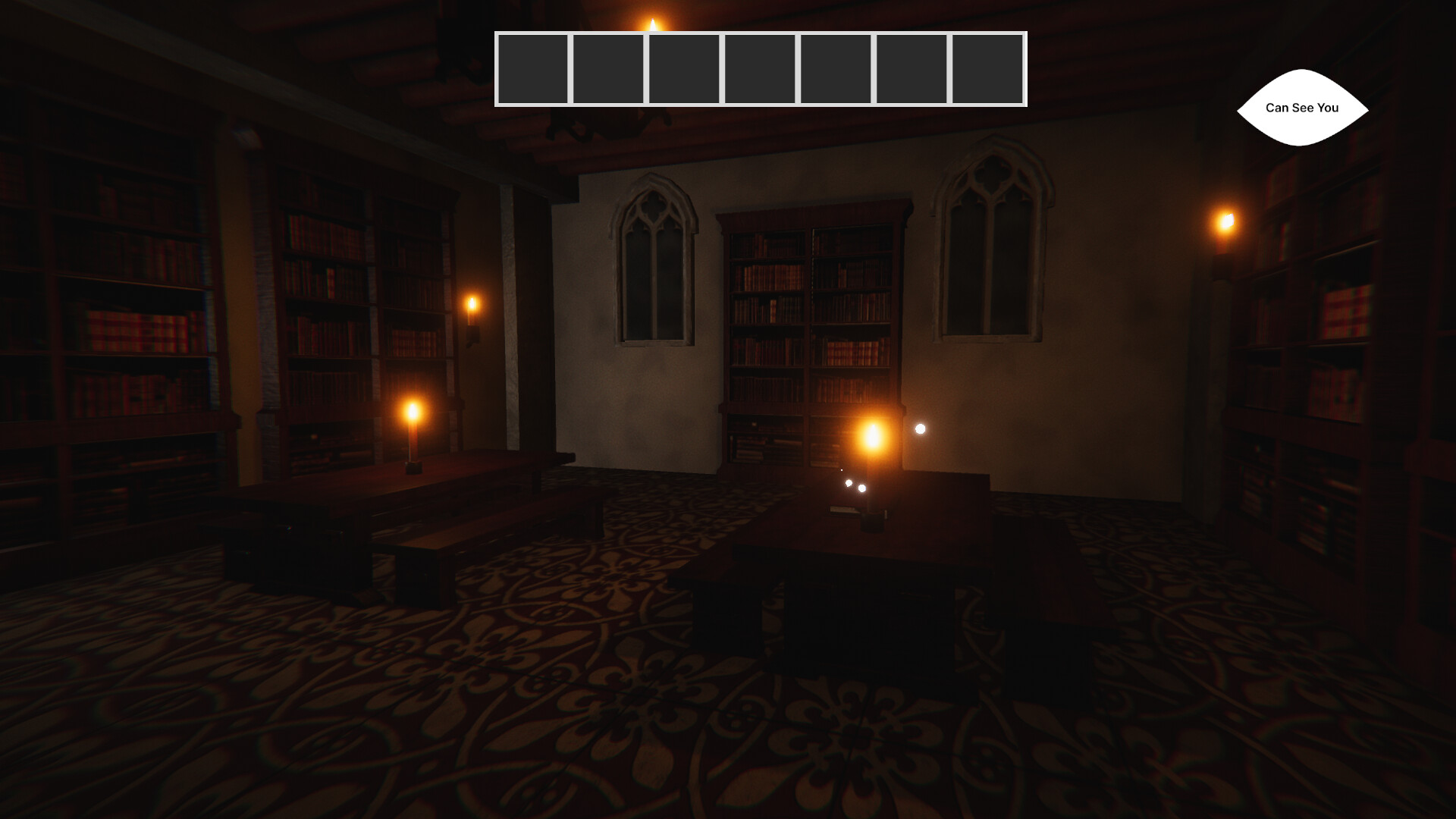Click the 'Can See You' eye indicator

[x=1303, y=108]
